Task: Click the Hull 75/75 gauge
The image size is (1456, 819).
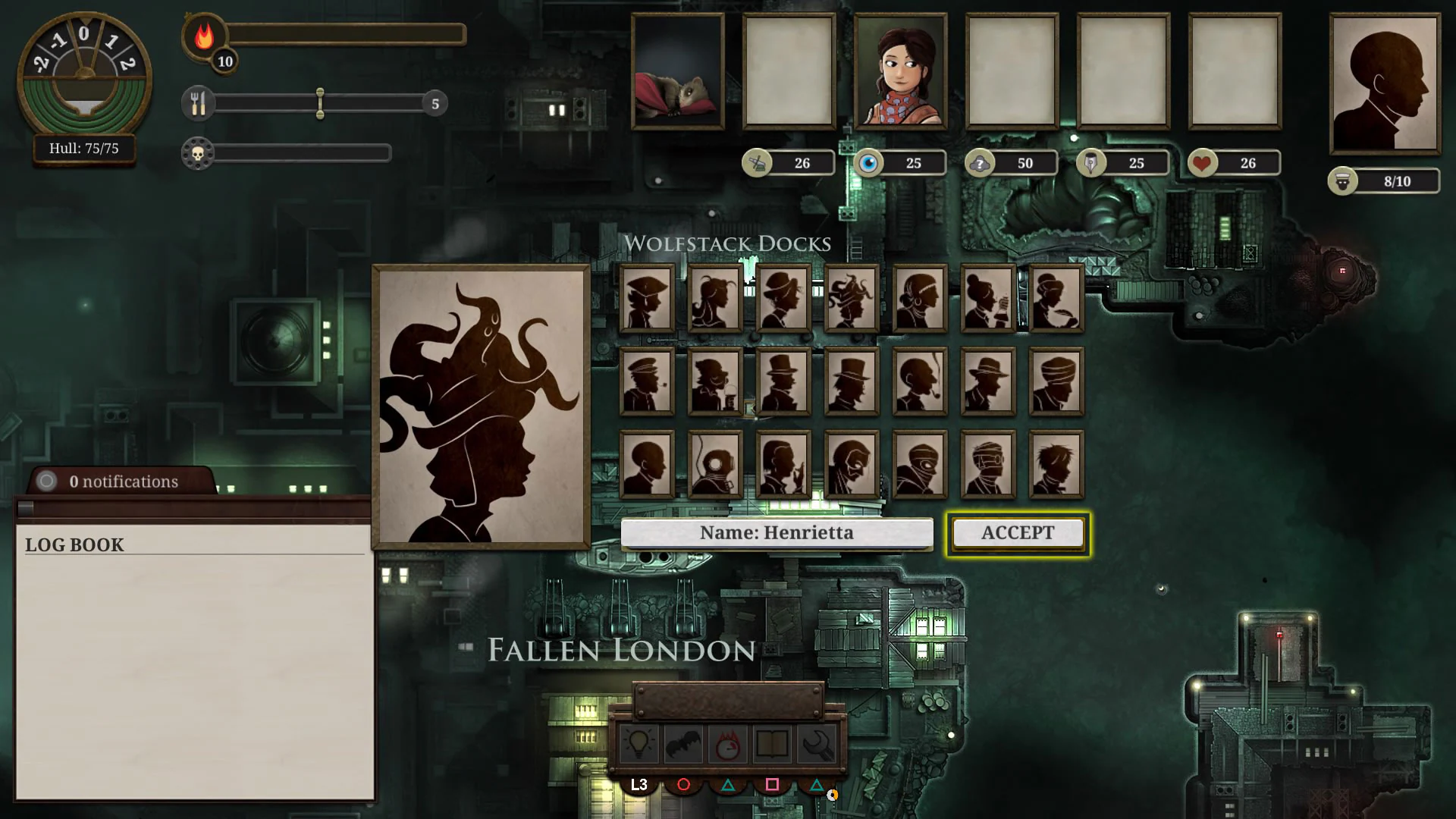Action: [83, 149]
